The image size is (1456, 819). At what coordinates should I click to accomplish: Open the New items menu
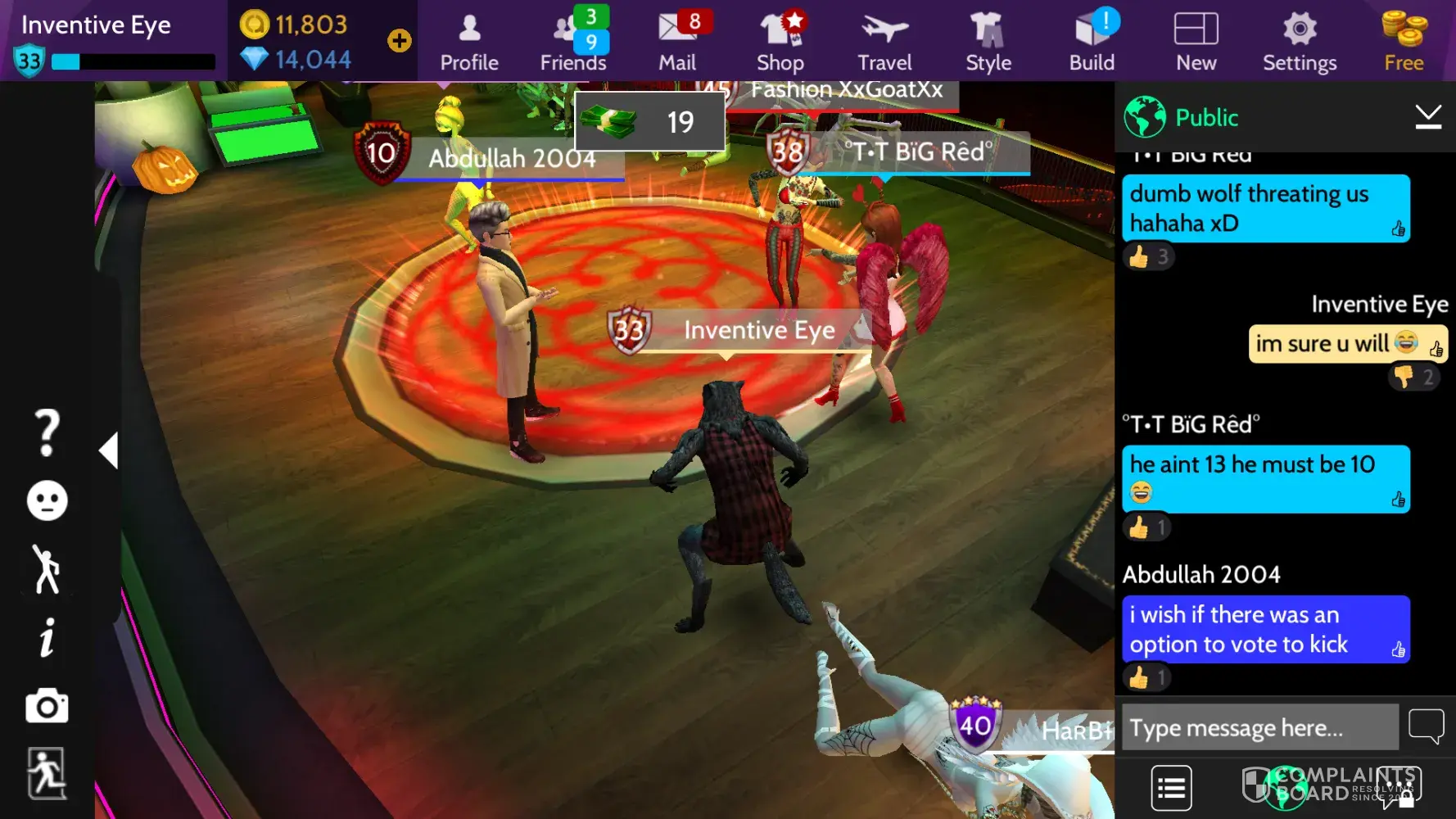coord(1196,41)
